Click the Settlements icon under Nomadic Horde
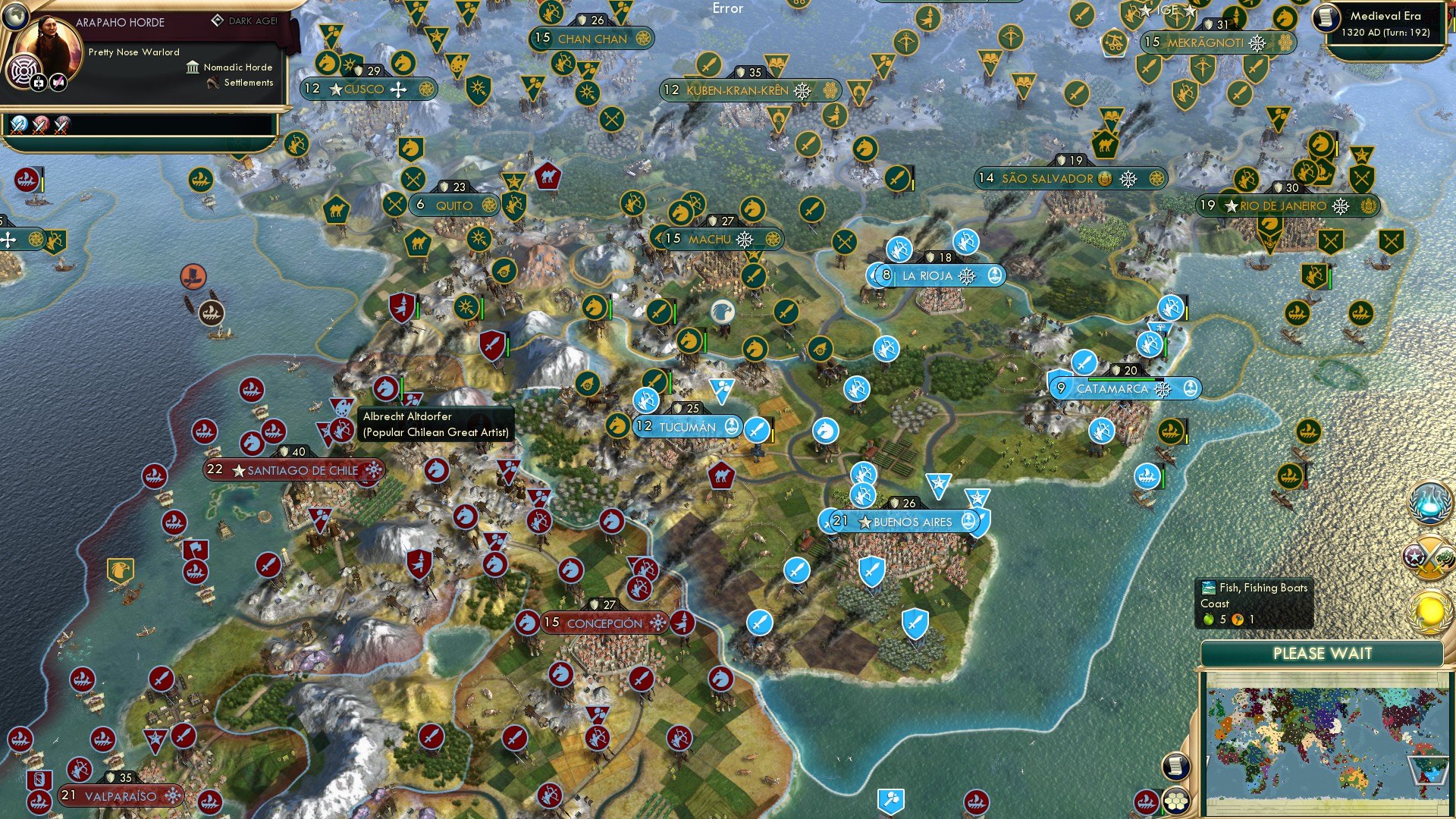Image resolution: width=1456 pixels, height=819 pixels. (214, 83)
